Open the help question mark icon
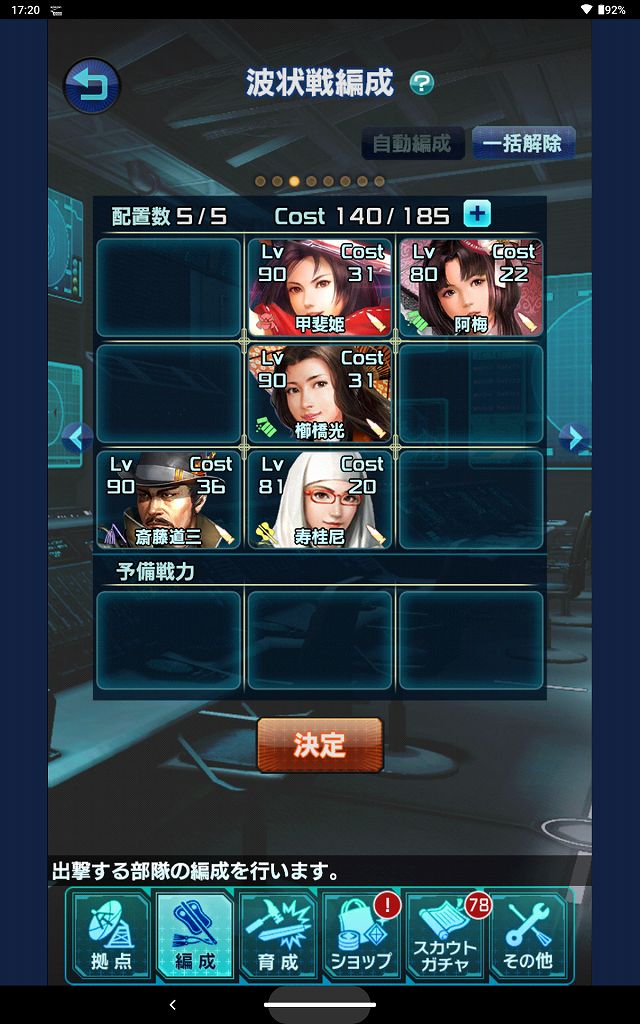 (422, 84)
